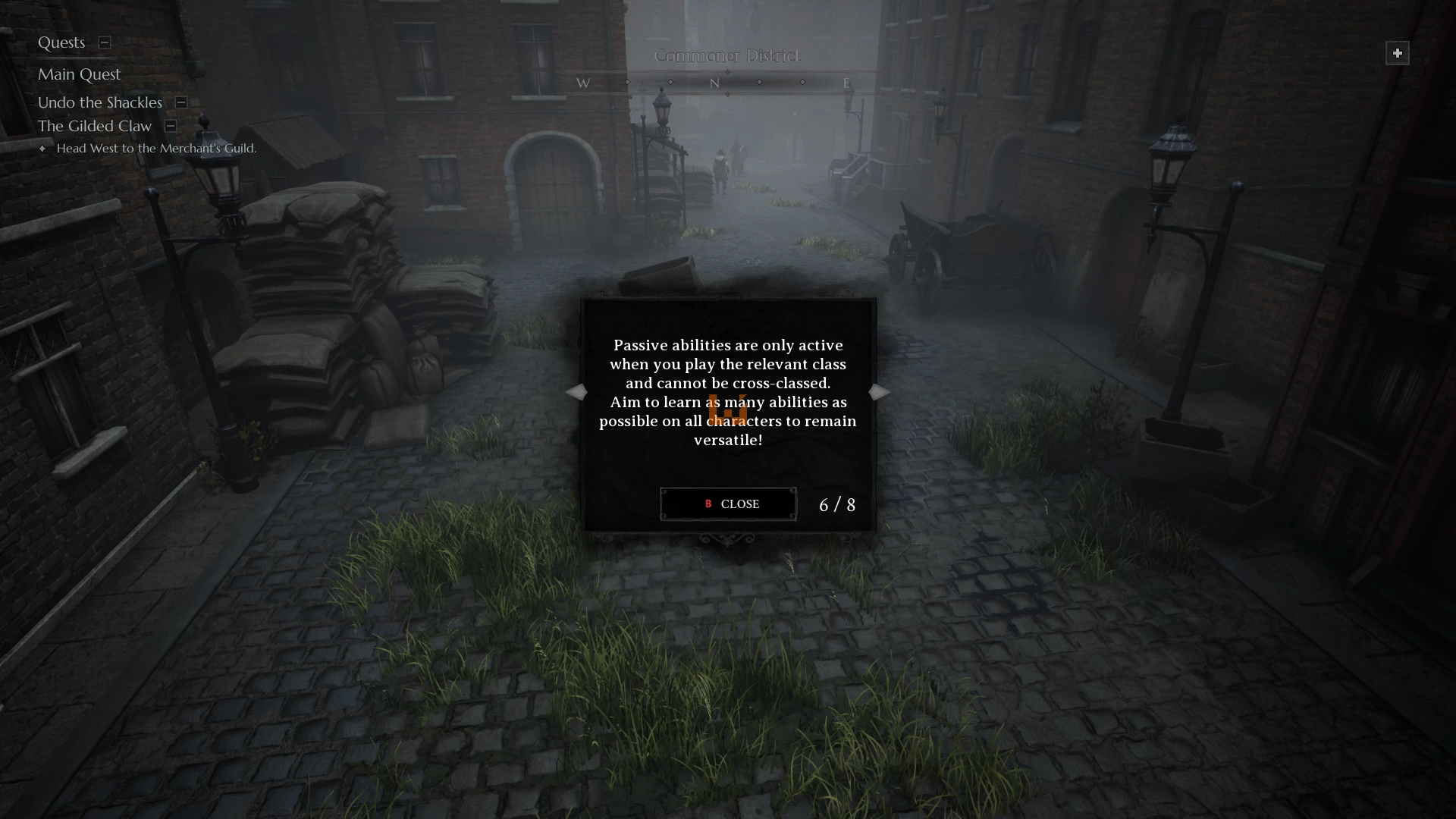Select the Merchant's Guild quest objective

pyautogui.click(x=156, y=149)
